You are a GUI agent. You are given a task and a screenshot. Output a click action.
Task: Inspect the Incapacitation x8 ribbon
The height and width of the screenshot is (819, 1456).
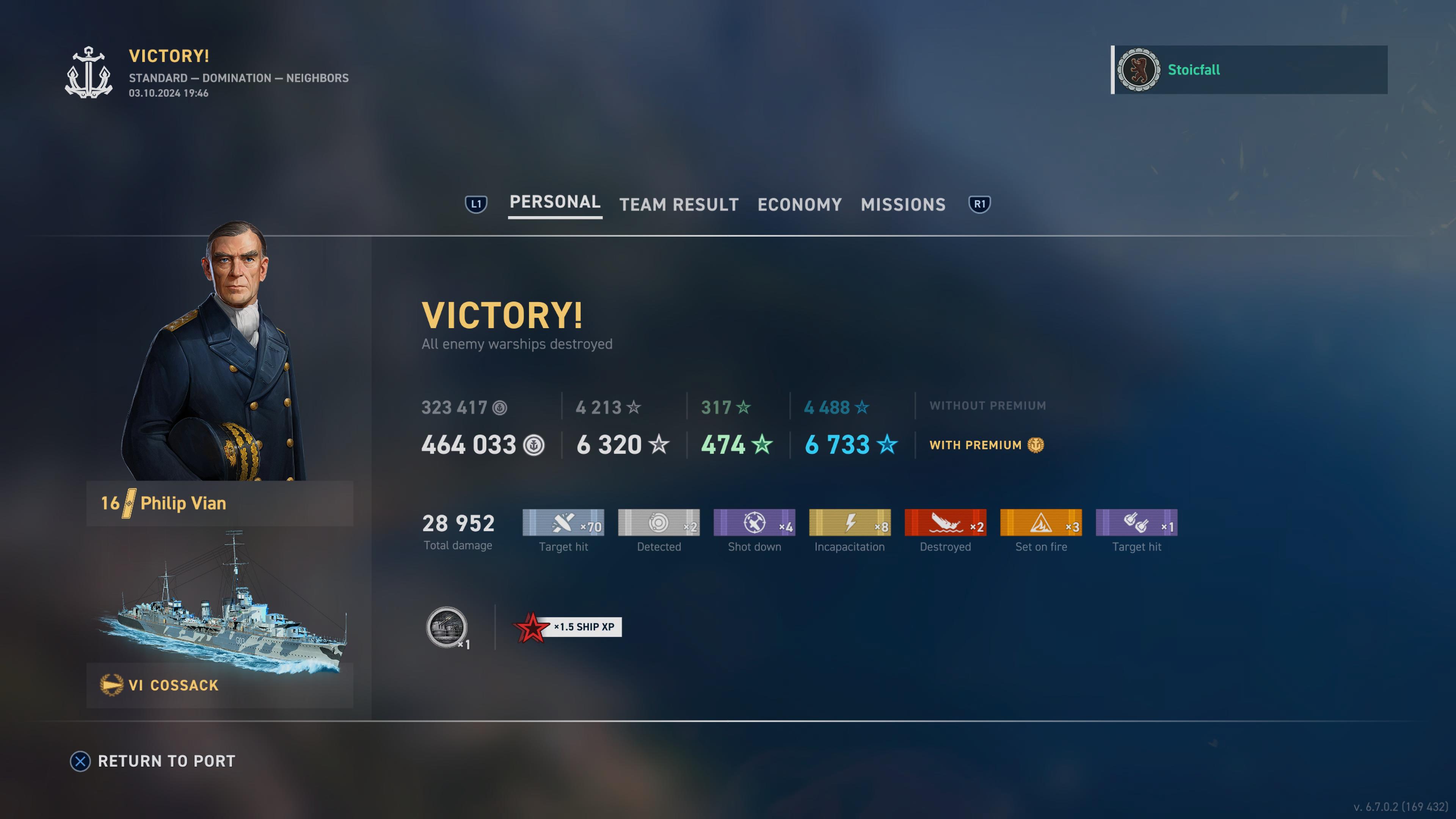pos(849,523)
